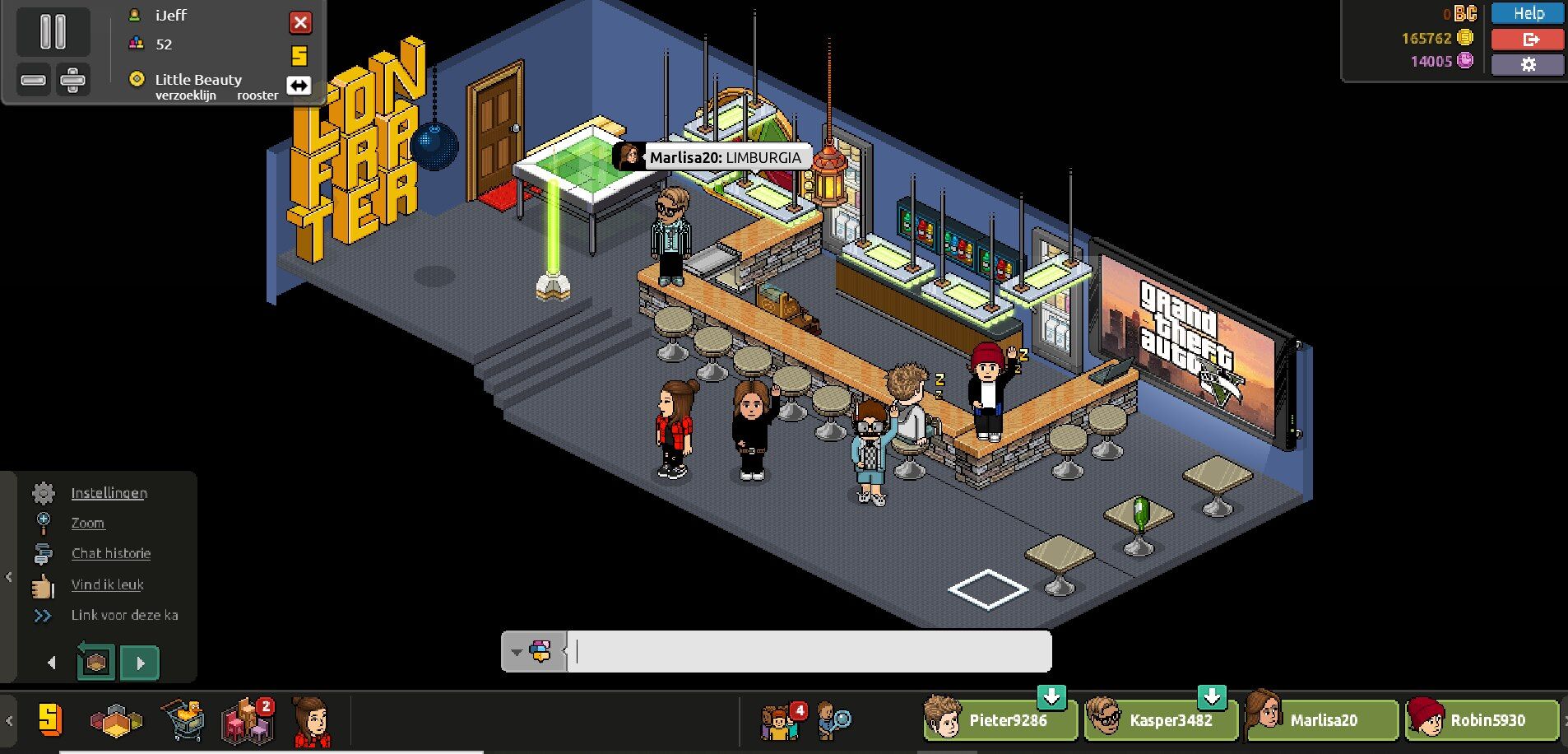Copy link via Link voor deze kamer
Image resolution: width=1568 pixels, height=754 pixels.
click(123, 615)
